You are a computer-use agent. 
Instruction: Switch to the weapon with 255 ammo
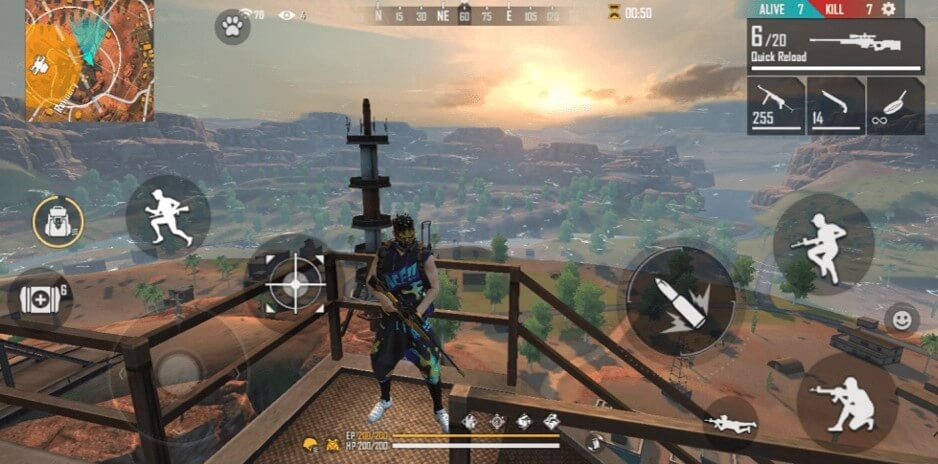[775, 105]
